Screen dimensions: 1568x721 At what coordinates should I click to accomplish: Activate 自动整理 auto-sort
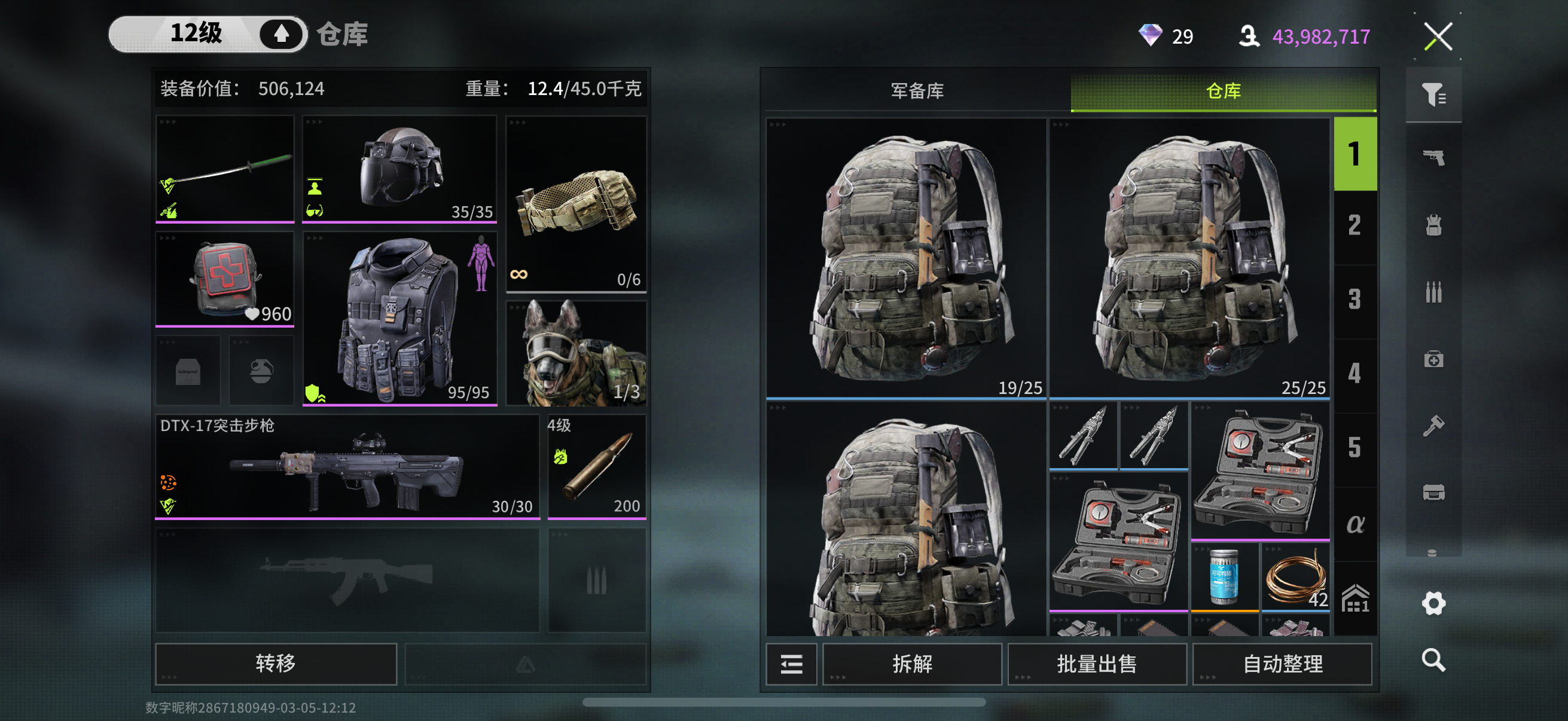[1282, 663]
